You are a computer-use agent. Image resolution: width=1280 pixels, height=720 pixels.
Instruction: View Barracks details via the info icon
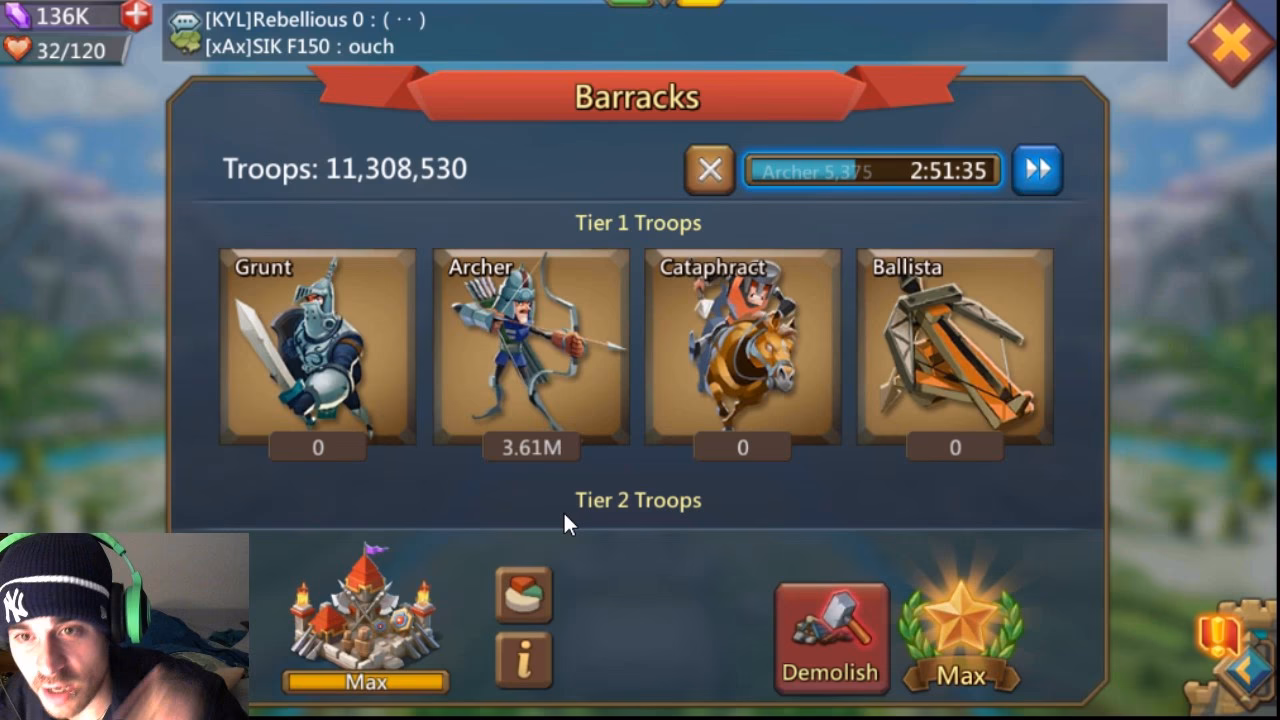point(524,662)
